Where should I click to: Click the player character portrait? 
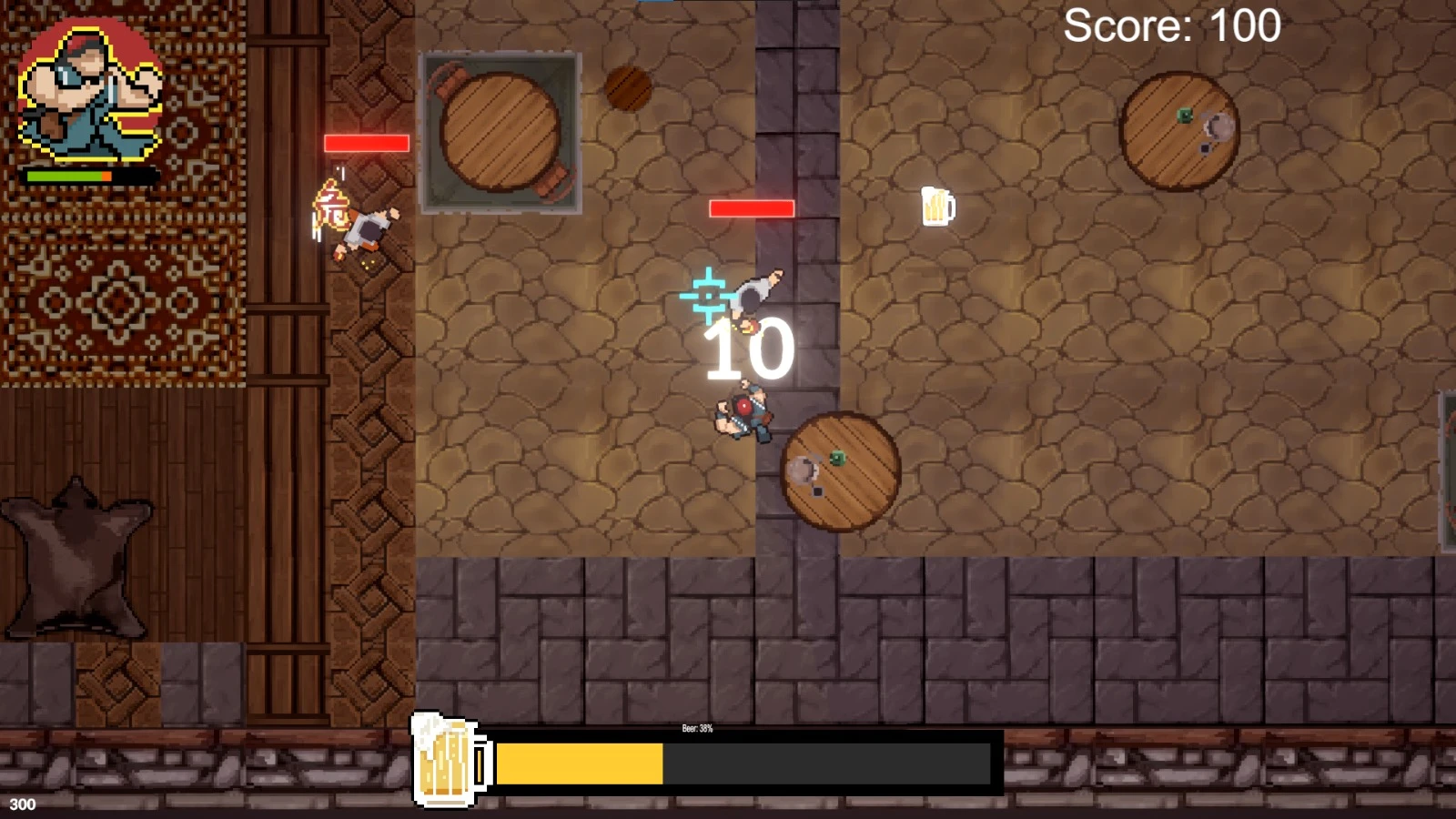90,91
